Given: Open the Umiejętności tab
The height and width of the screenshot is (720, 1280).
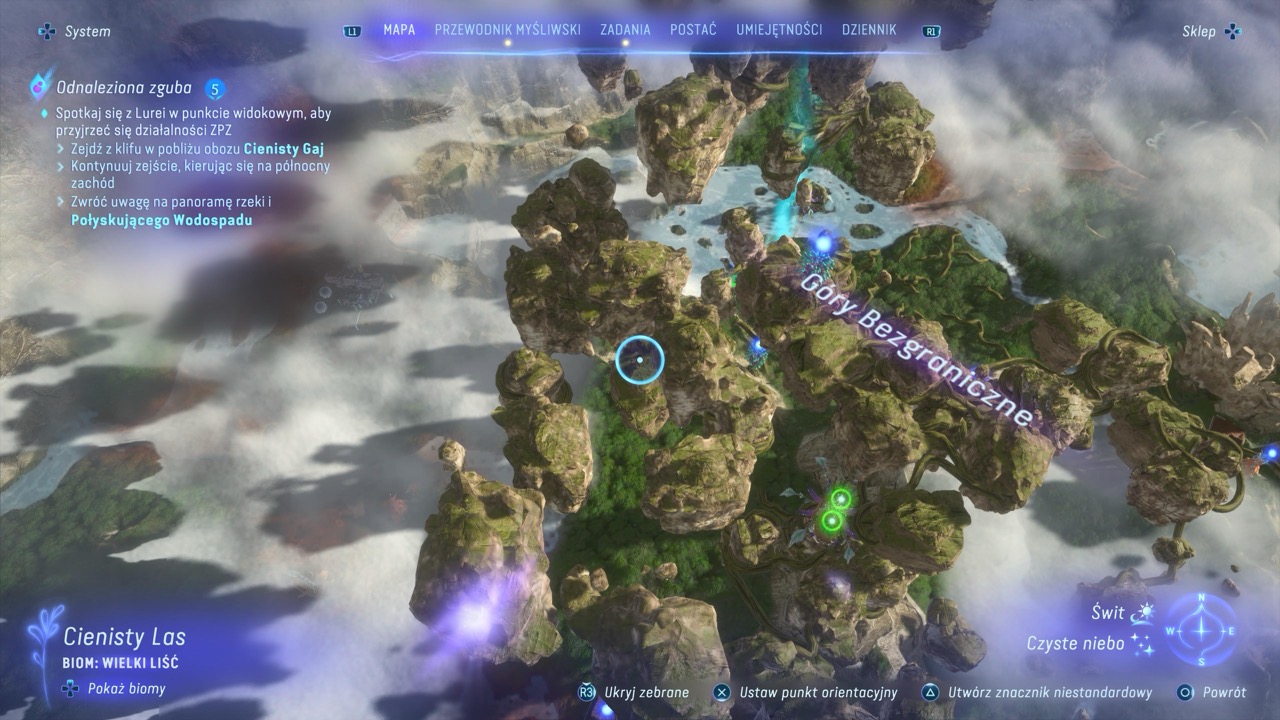Looking at the screenshot, I should 779,30.
